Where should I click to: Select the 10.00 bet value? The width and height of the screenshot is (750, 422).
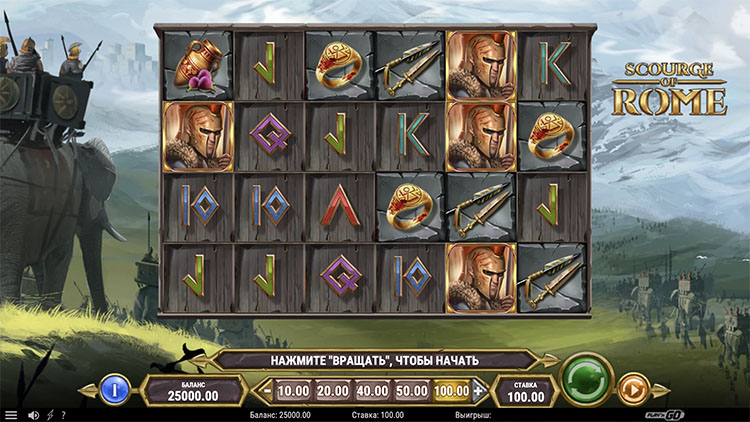pos(292,390)
